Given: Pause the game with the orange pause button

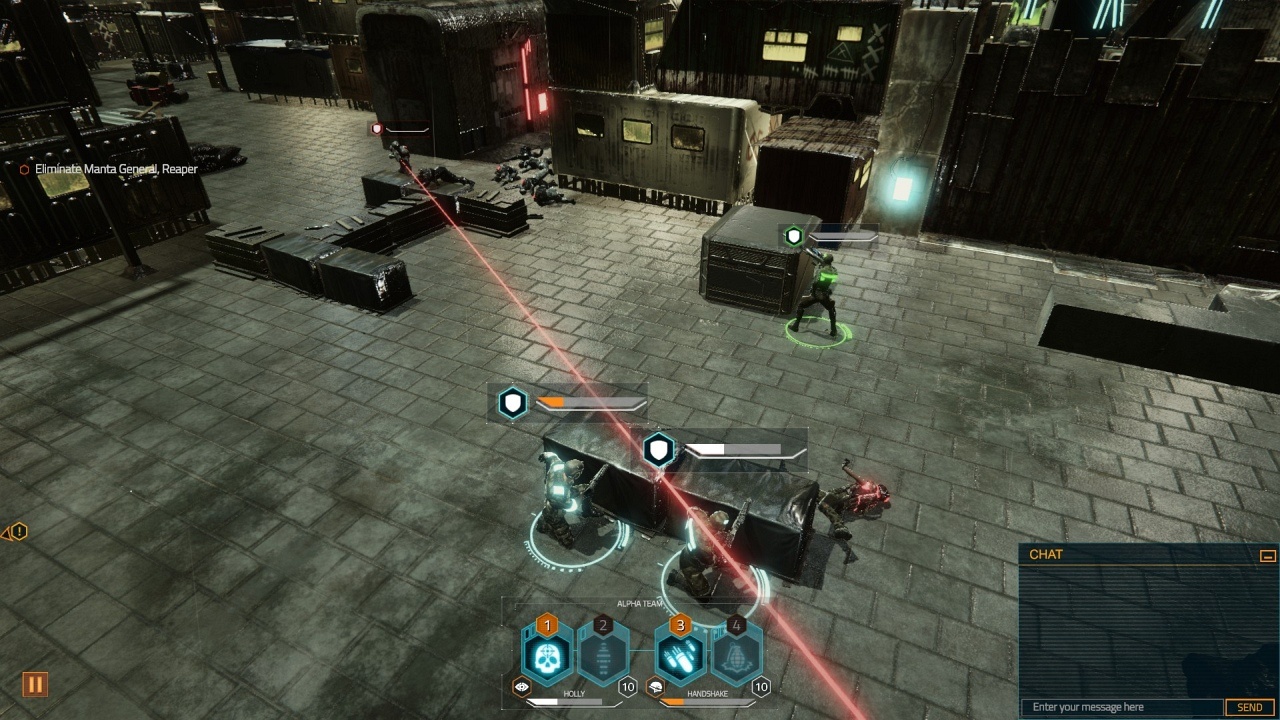Looking at the screenshot, I should (x=35, y=685).
